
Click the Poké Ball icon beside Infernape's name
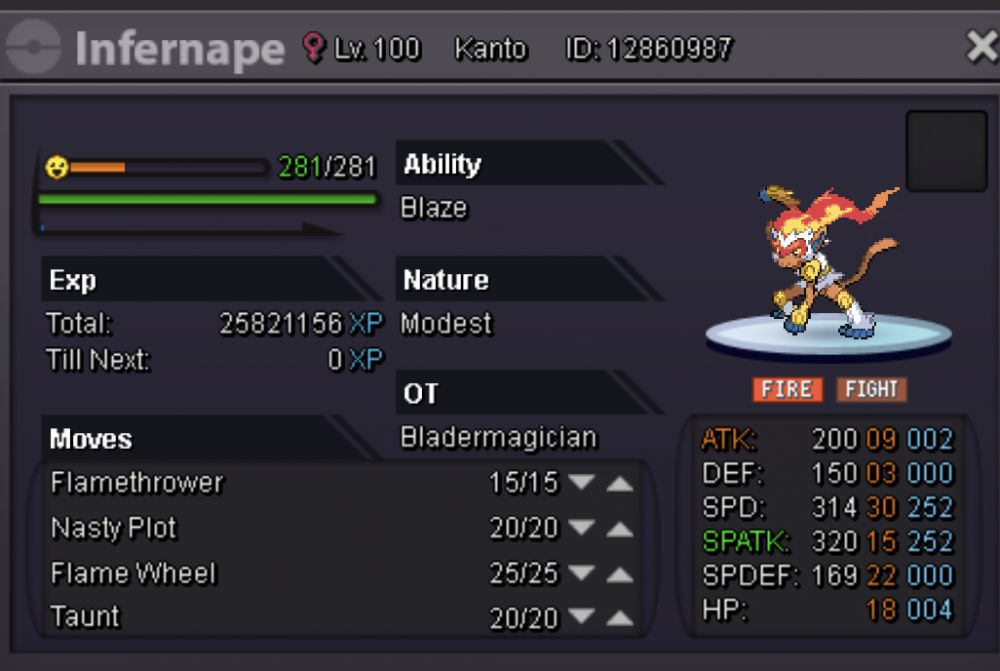click(35, 48)
